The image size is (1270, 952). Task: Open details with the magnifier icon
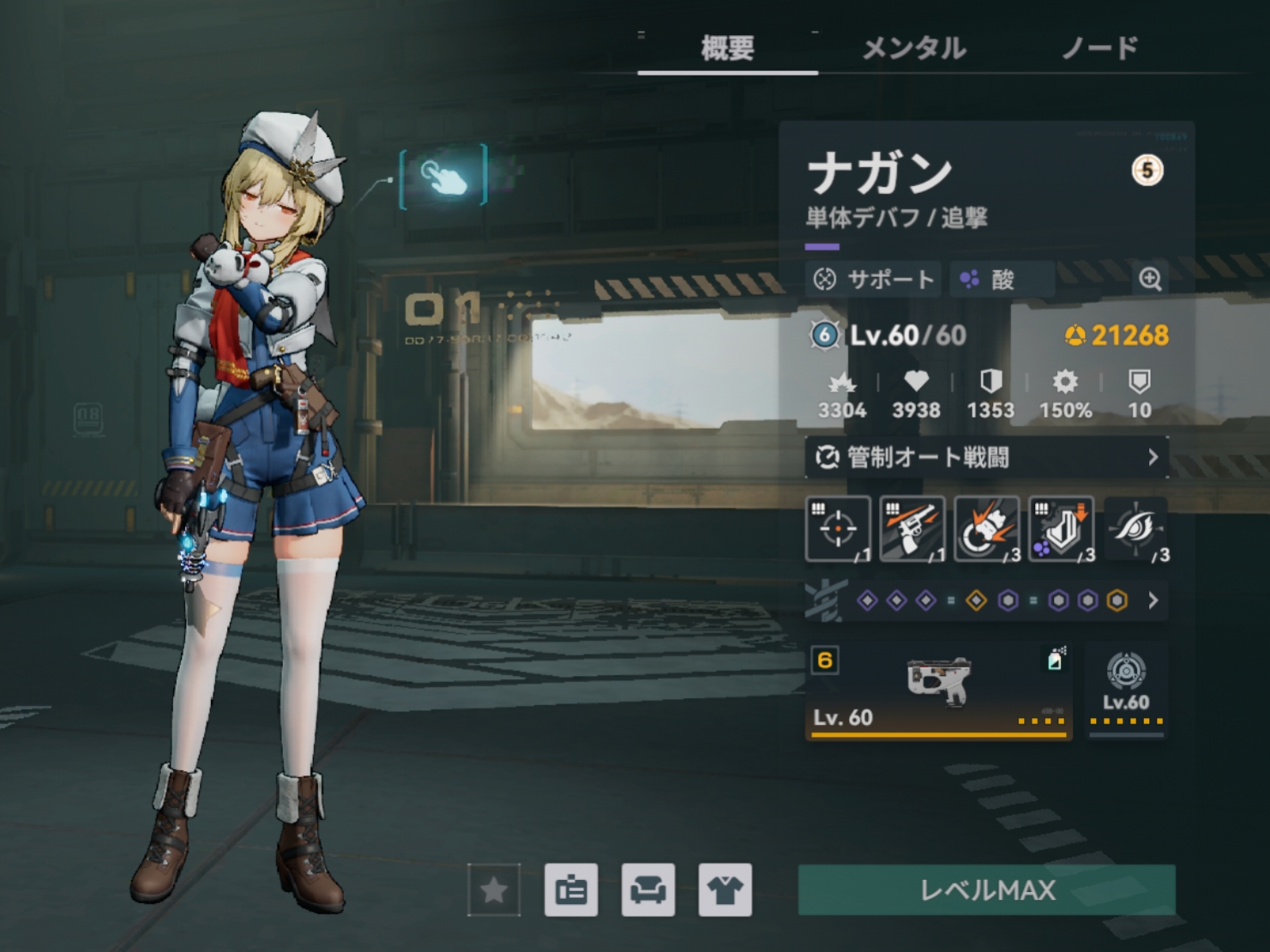1150,279
